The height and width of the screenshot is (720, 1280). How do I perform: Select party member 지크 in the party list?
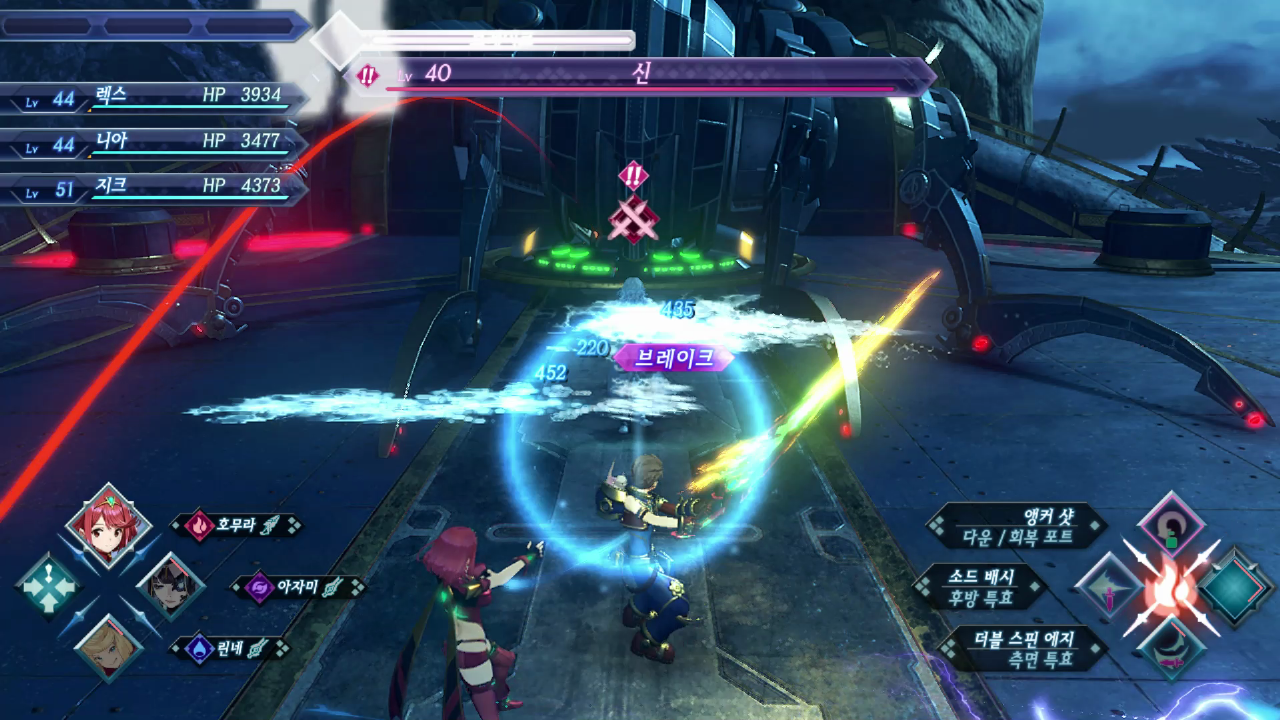point(155,189)
